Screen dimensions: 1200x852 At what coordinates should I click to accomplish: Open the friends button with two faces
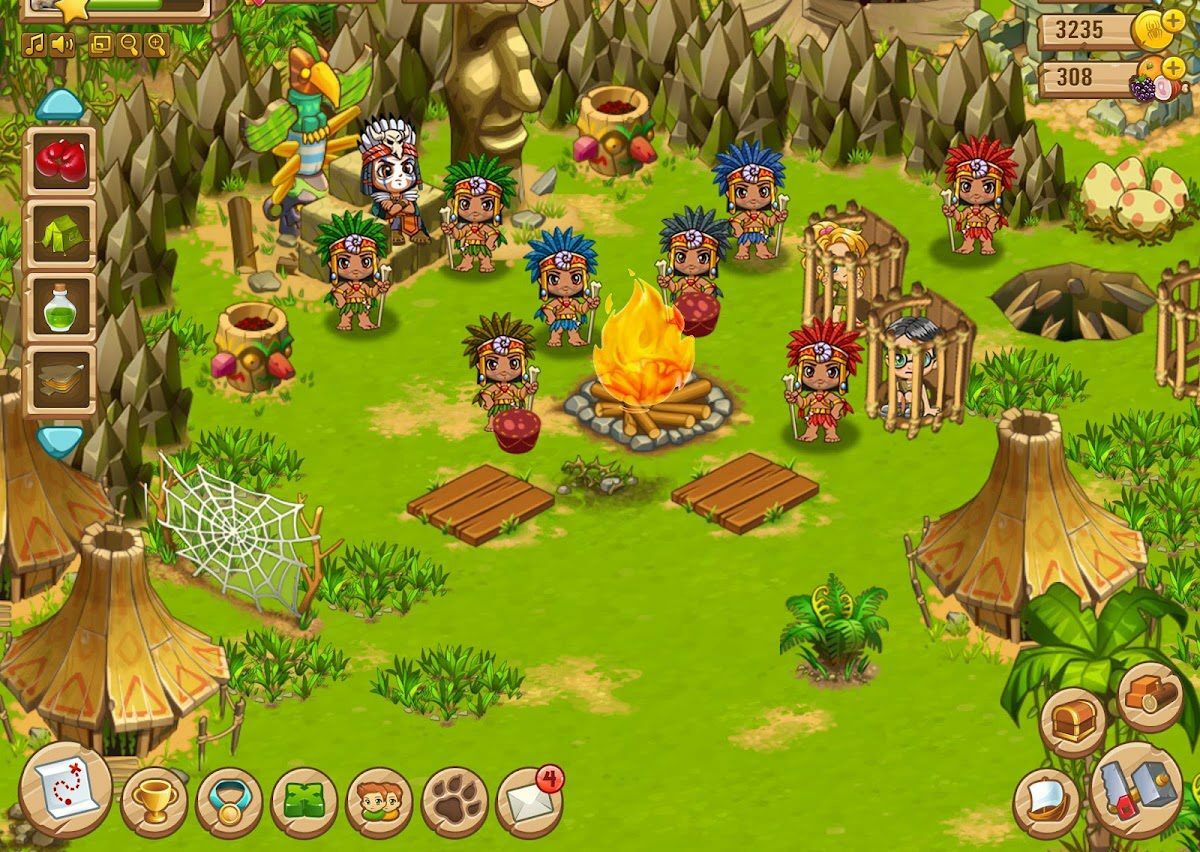point(379,802)
